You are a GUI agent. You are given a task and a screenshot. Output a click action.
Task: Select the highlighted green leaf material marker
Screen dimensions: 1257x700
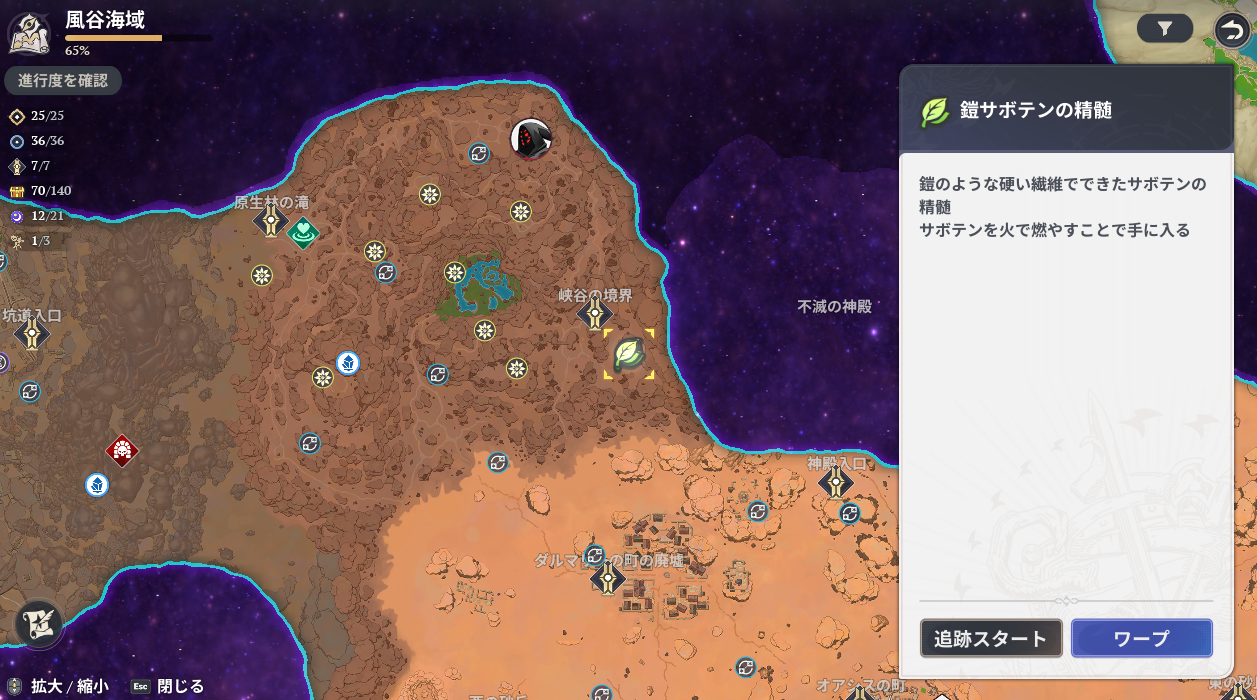tap(628, 354)
